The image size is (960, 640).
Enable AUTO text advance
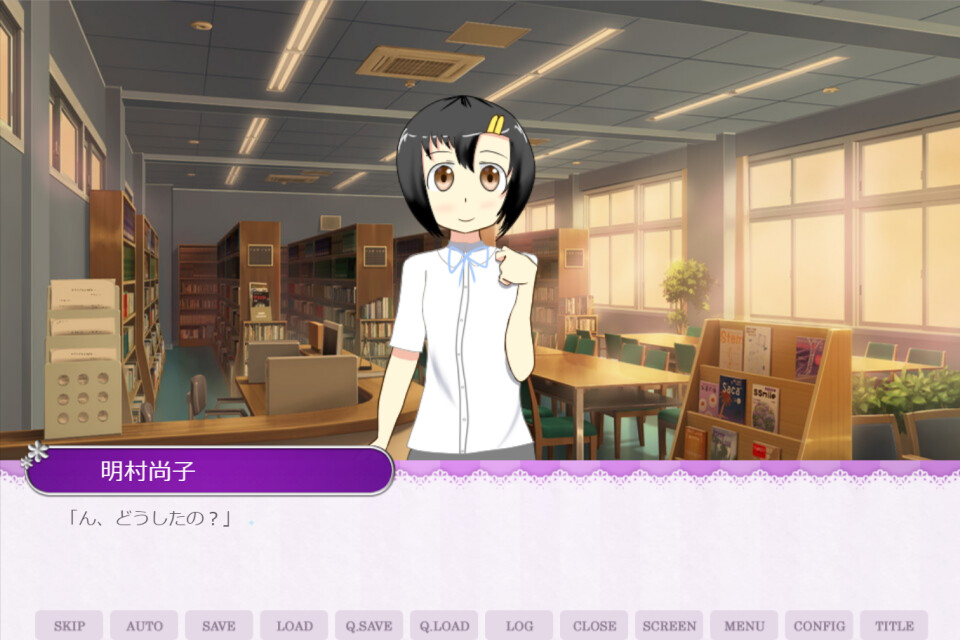pyautogui.click(x=144, y=626)
